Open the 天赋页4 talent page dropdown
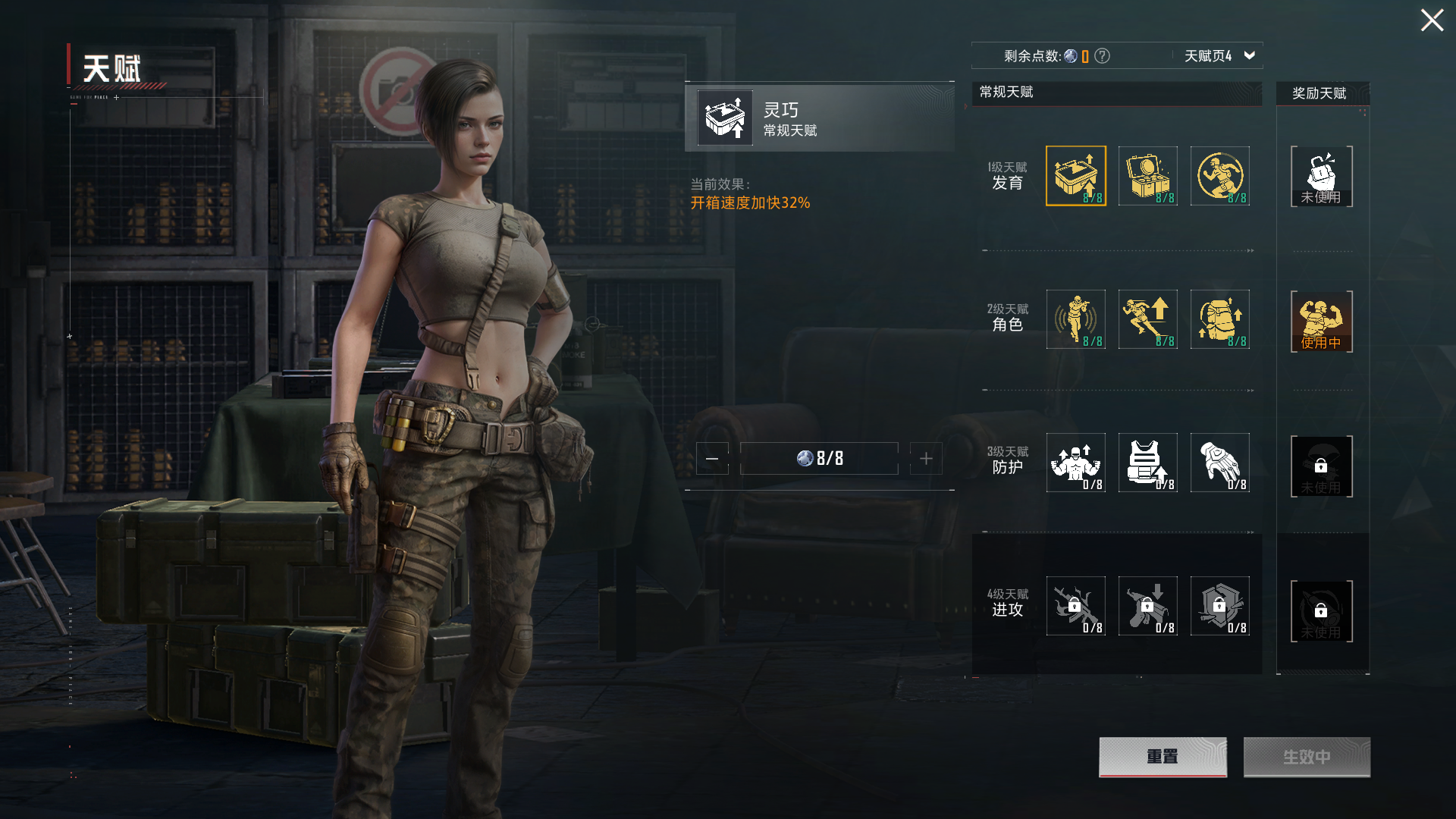1456x819 pixels. pos(1219,56)
